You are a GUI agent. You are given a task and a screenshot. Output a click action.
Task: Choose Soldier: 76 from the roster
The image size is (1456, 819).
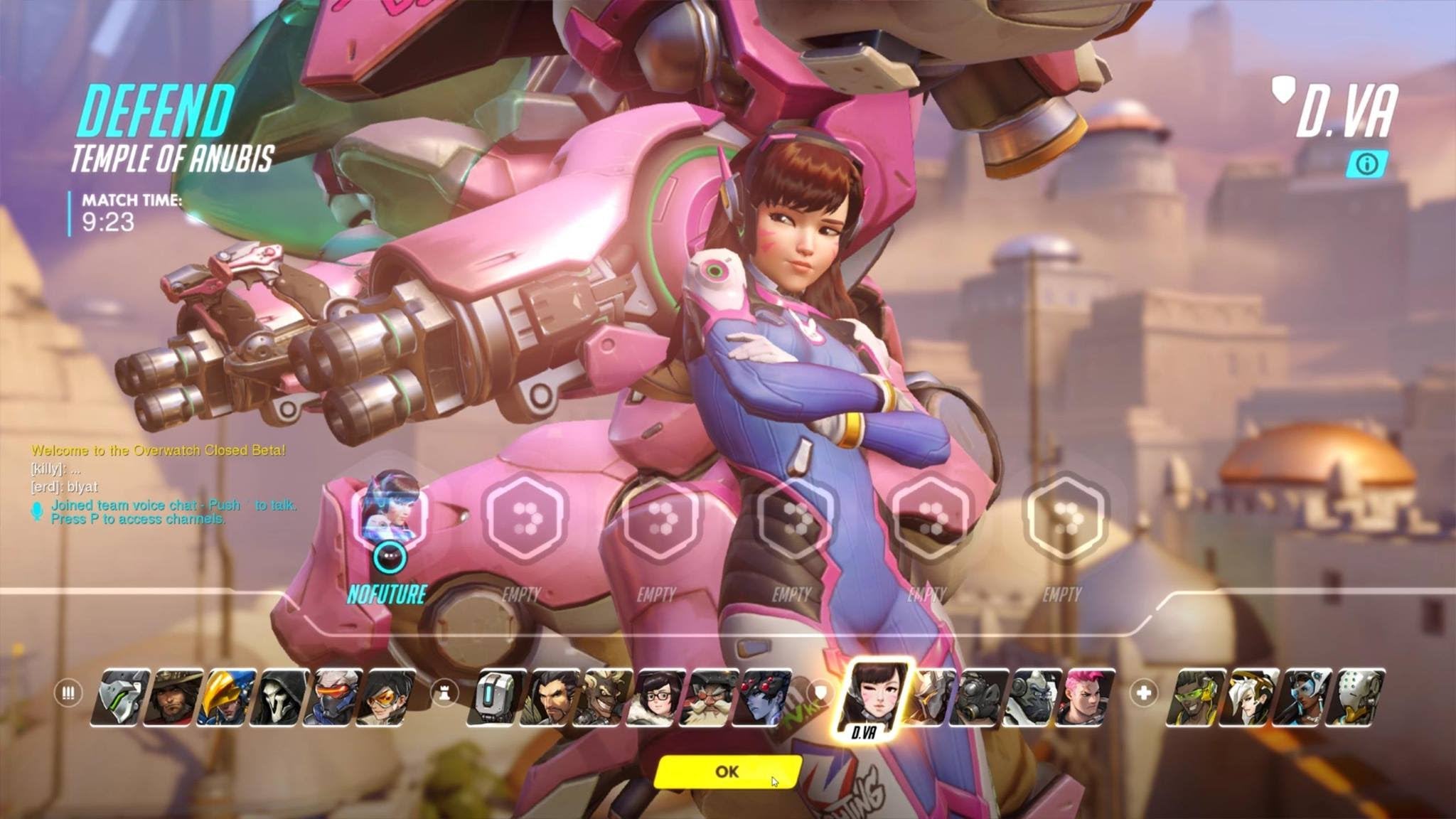(333, 697)
